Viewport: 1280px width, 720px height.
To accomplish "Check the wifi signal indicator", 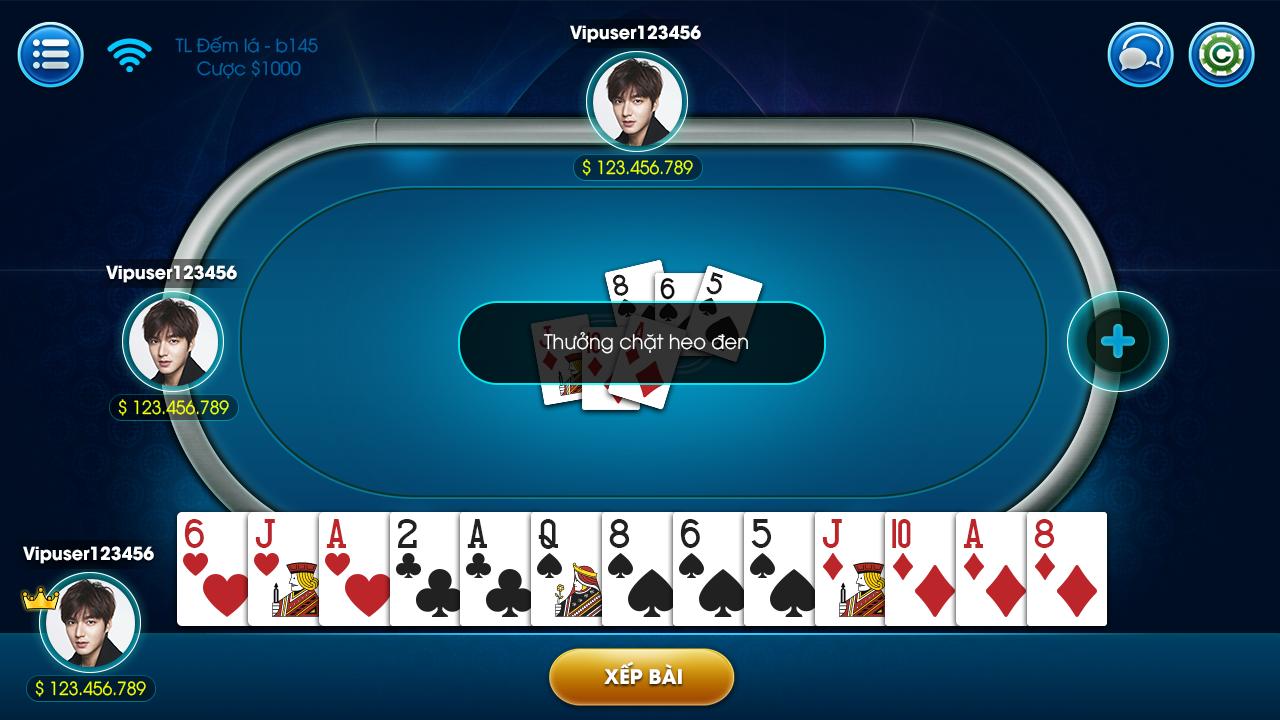I will click(127, 54).
